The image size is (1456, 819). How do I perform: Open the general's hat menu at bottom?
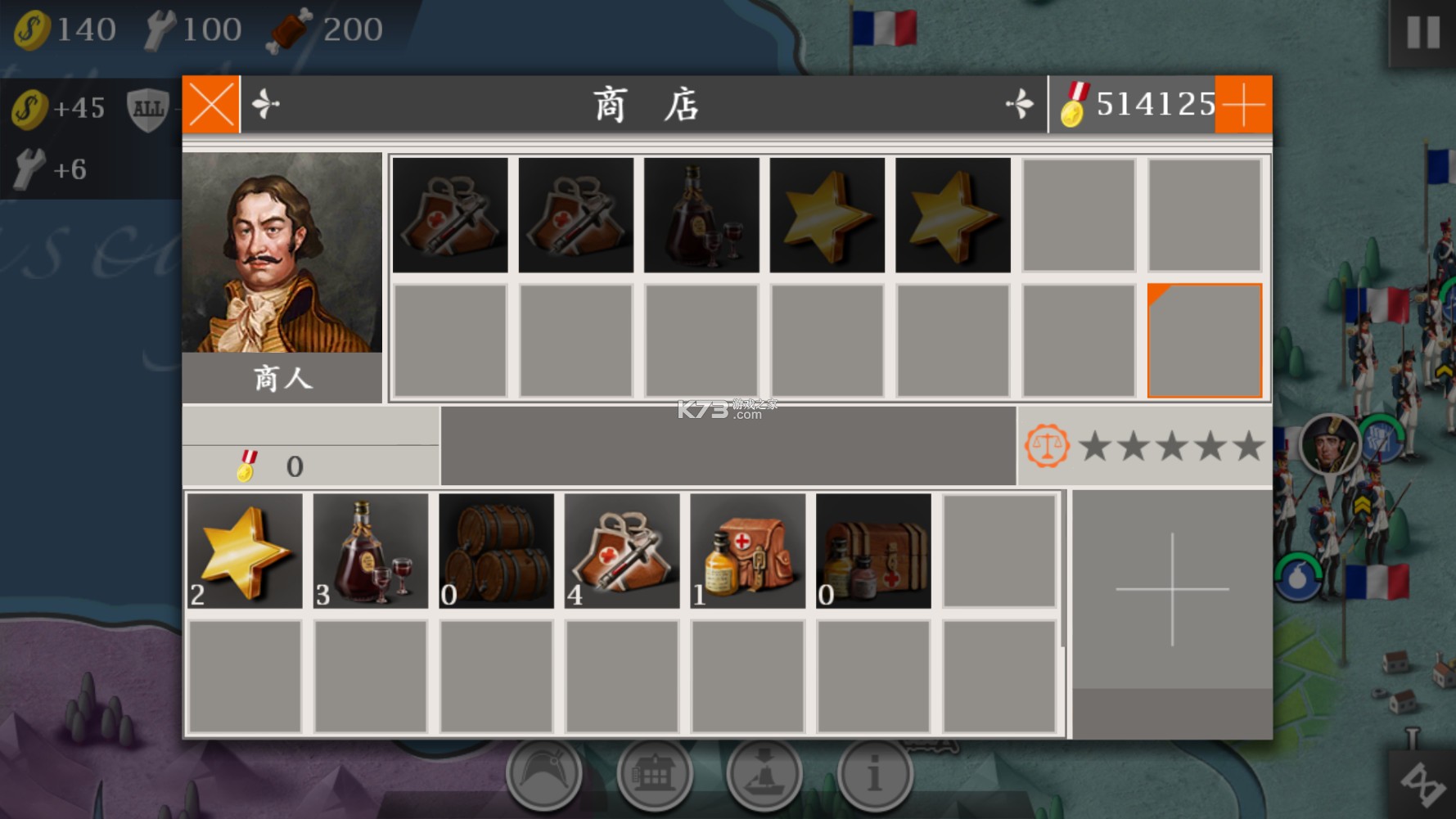click(547, 772)
